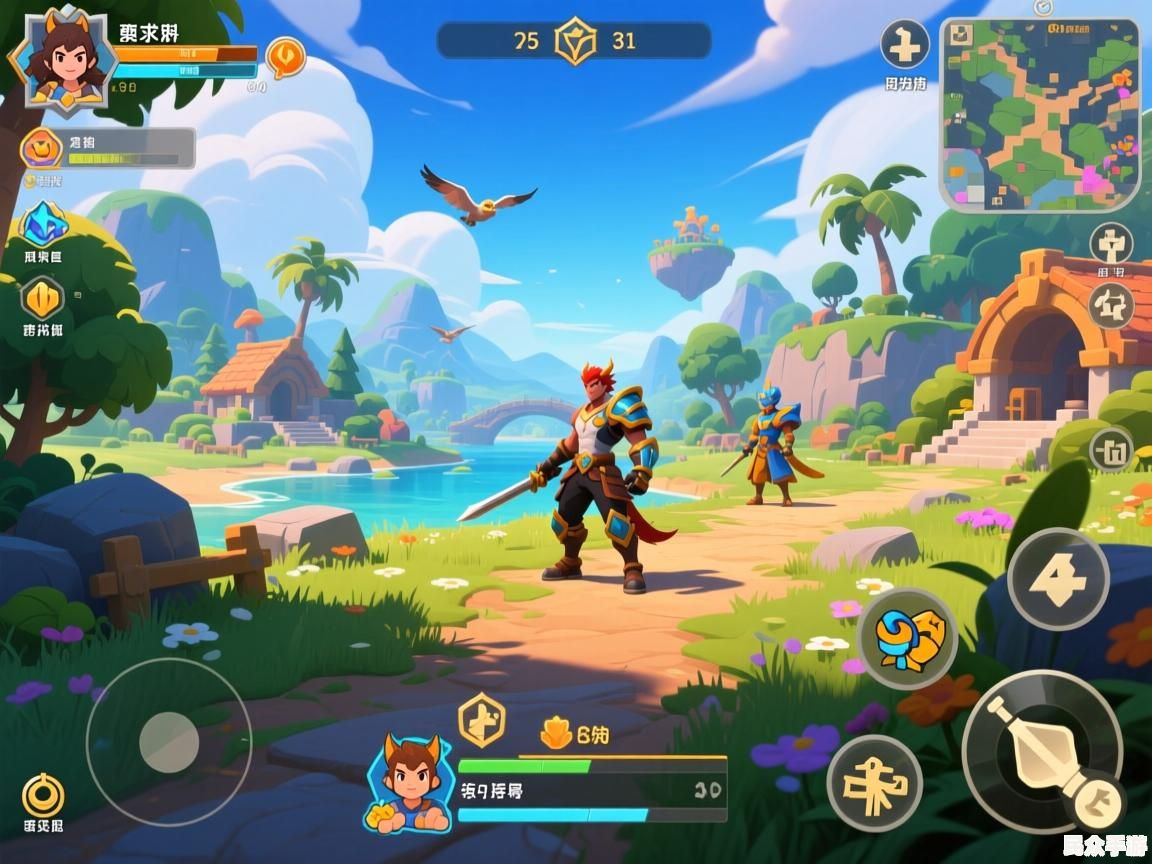Click the gold emblem between scores 25 and 31

[575, 41]
